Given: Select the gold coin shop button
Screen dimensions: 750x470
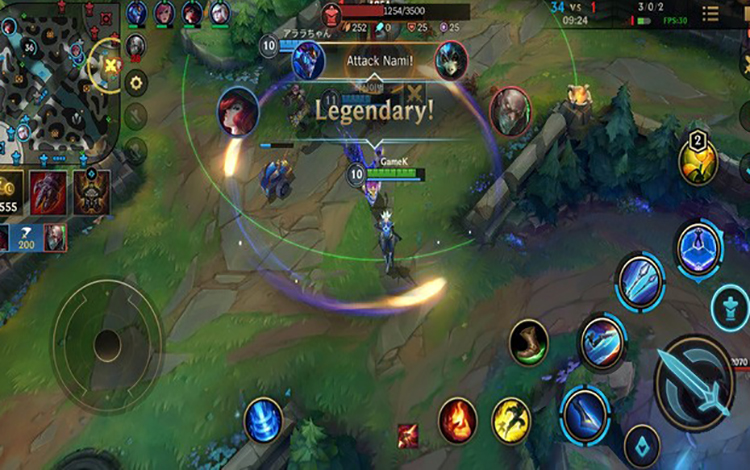Looking at the screenshot, I should [10, 187].
